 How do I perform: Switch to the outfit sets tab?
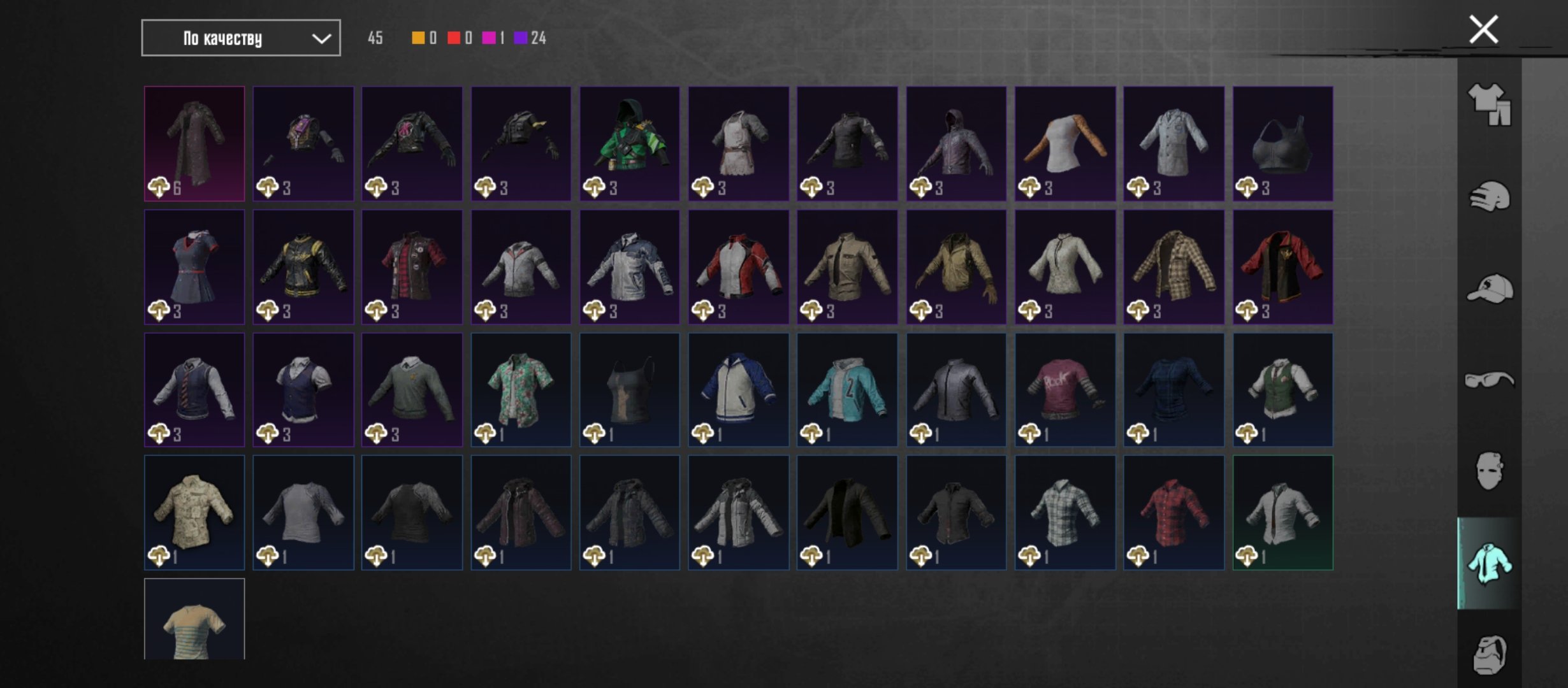[x=1489, y=104]
